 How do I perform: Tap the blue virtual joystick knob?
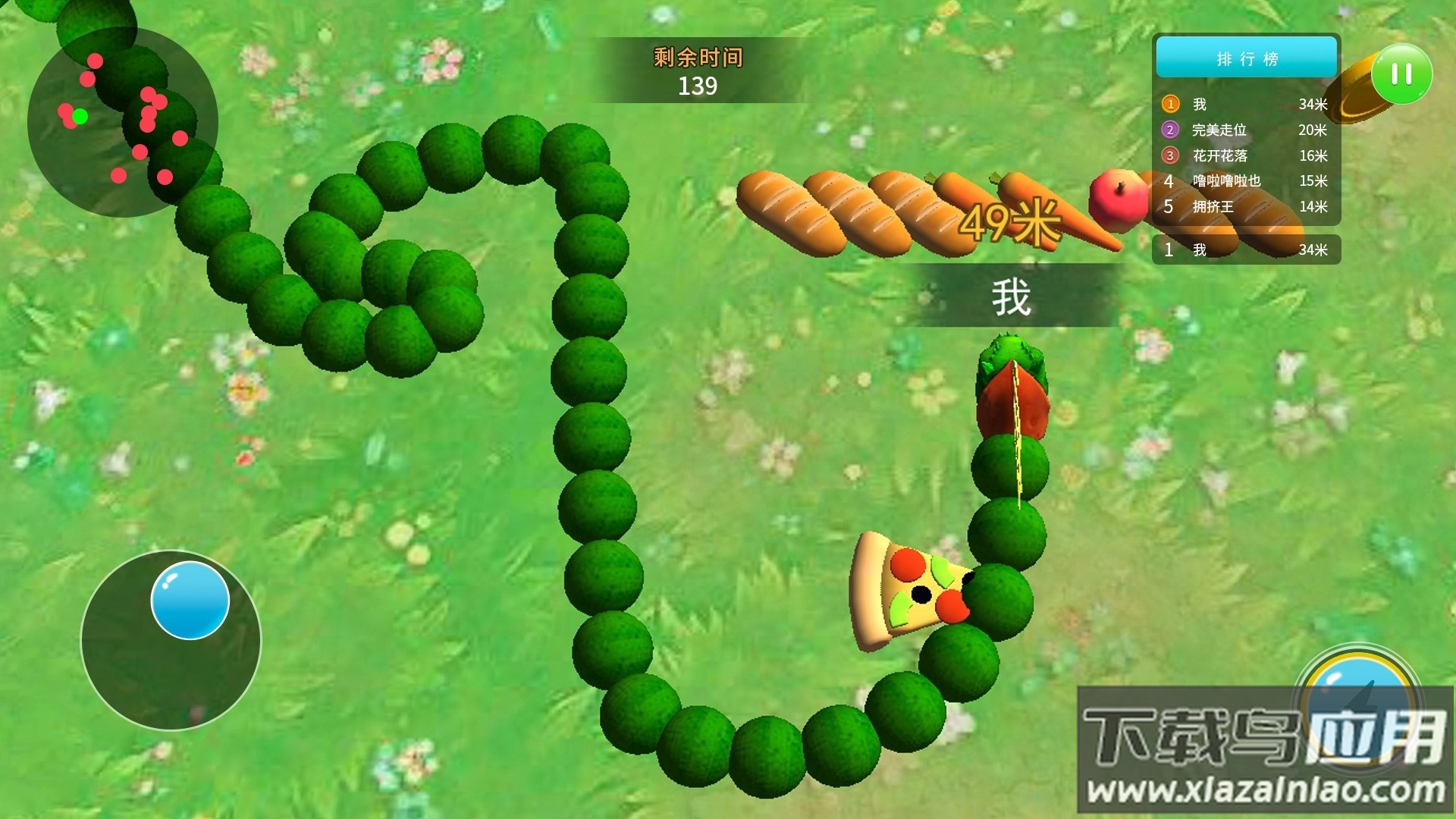[190, 600]
